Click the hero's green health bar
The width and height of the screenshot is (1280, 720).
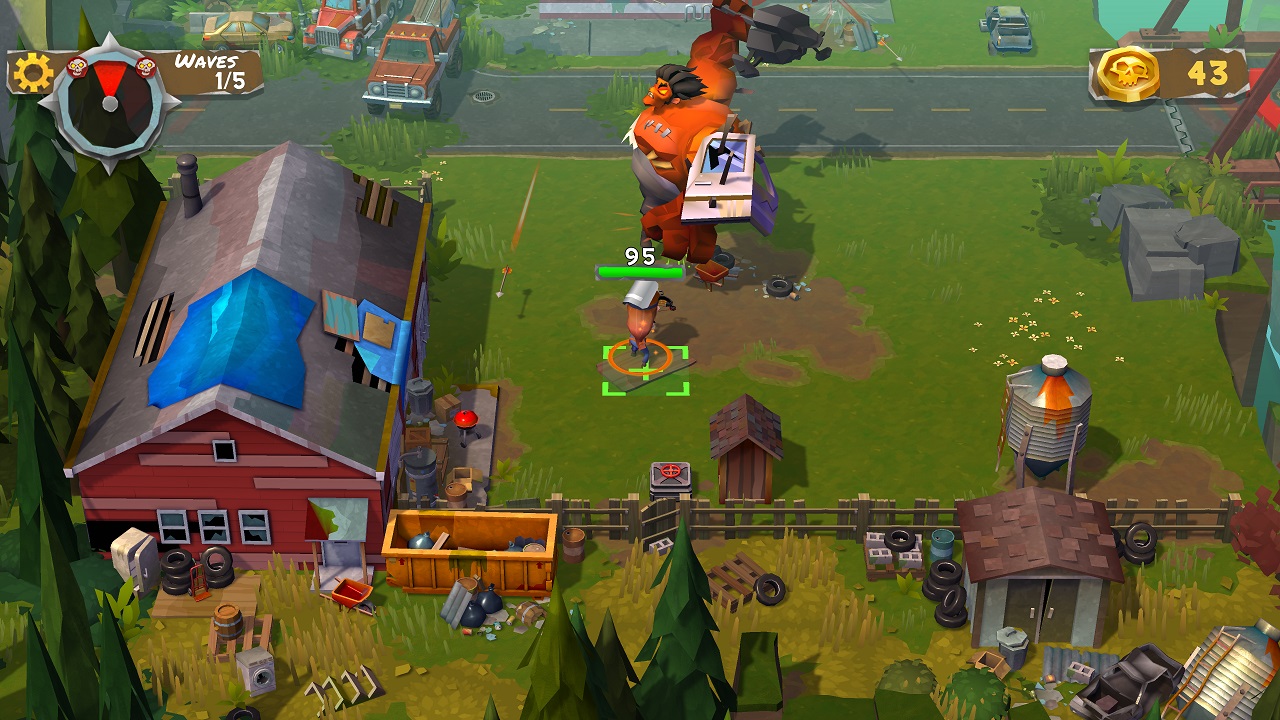[x=640, y=269]
